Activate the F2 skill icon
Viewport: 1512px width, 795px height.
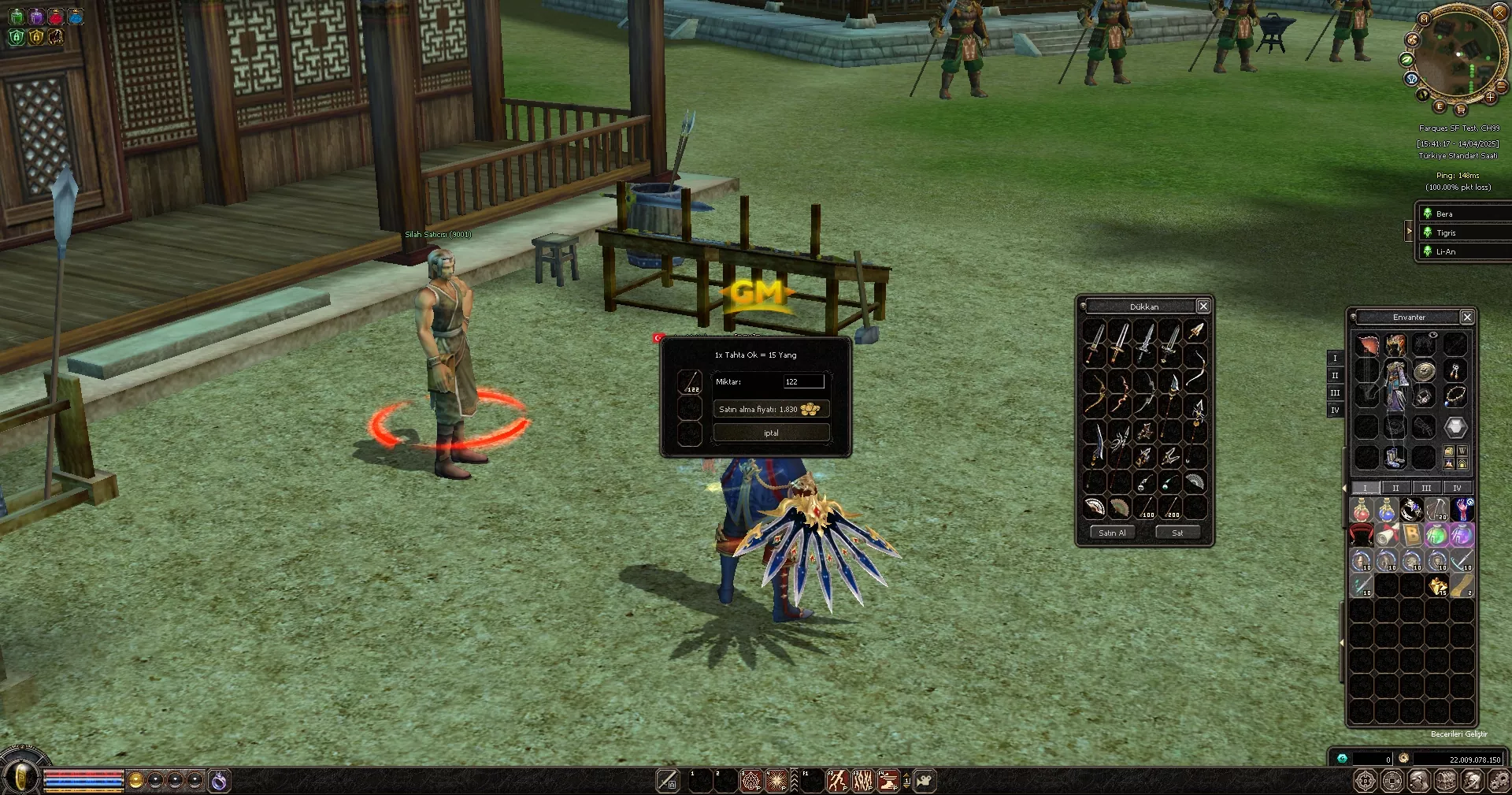point(838,780)
